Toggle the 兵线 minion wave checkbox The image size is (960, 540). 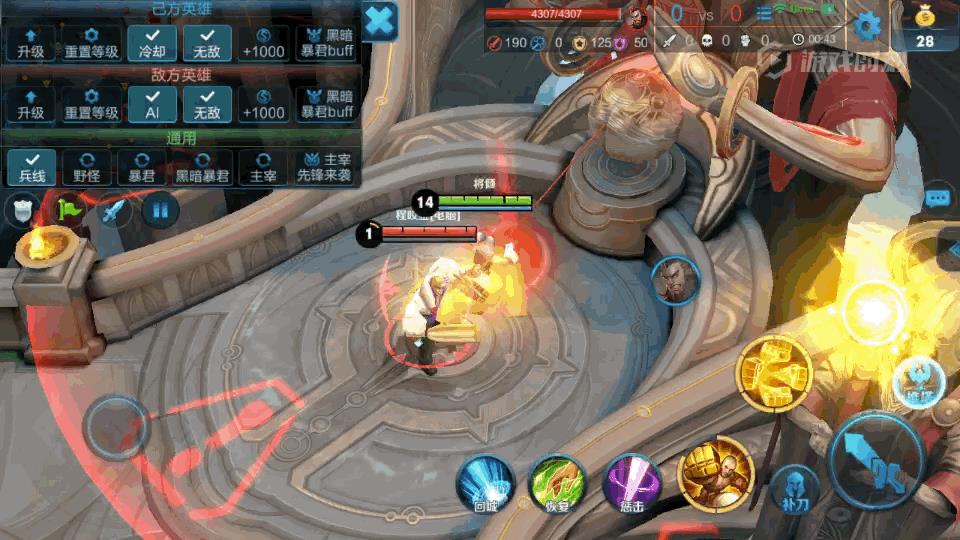pos(31,167)
